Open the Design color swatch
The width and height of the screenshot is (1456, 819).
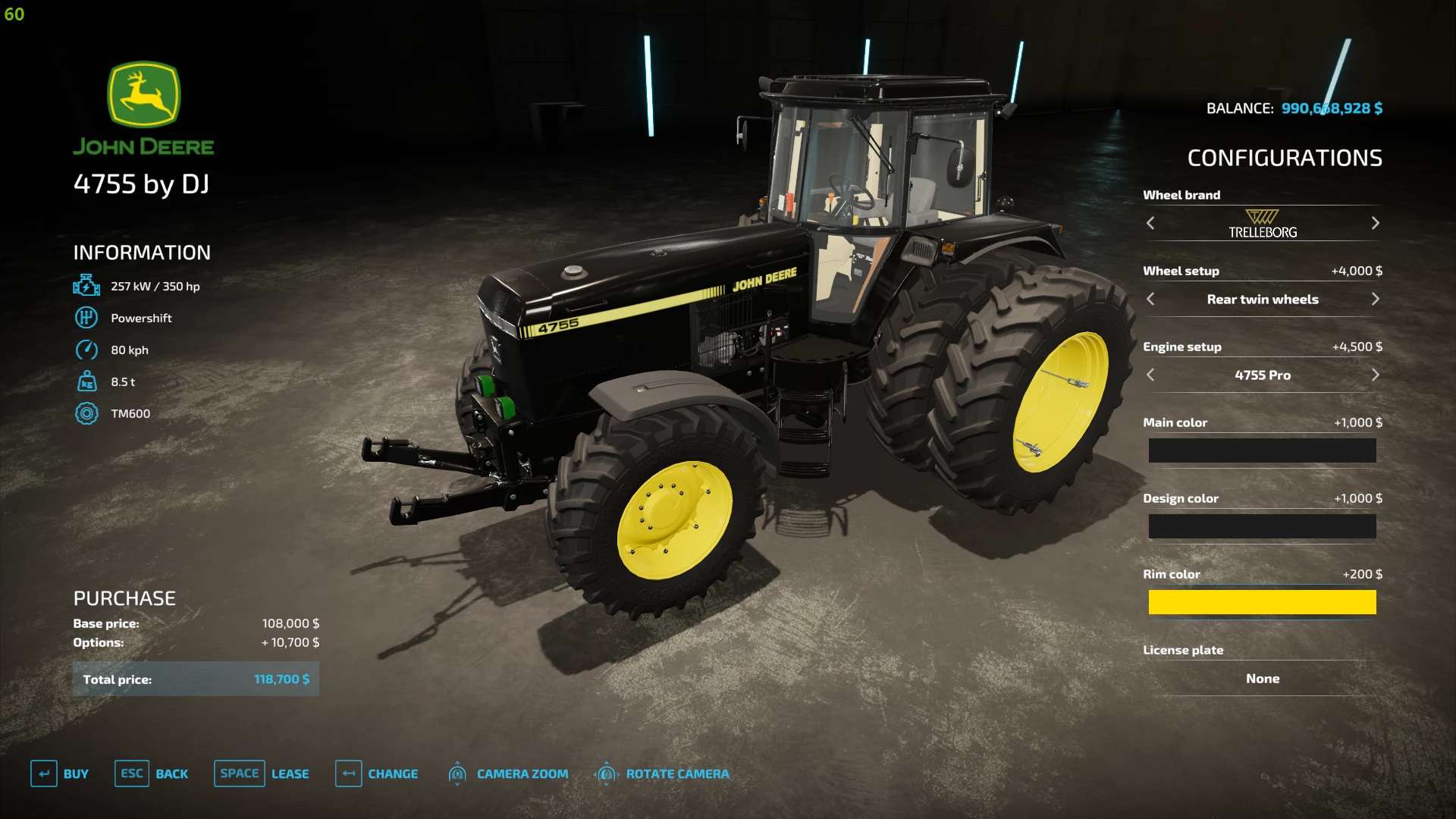click(1262, 526)
